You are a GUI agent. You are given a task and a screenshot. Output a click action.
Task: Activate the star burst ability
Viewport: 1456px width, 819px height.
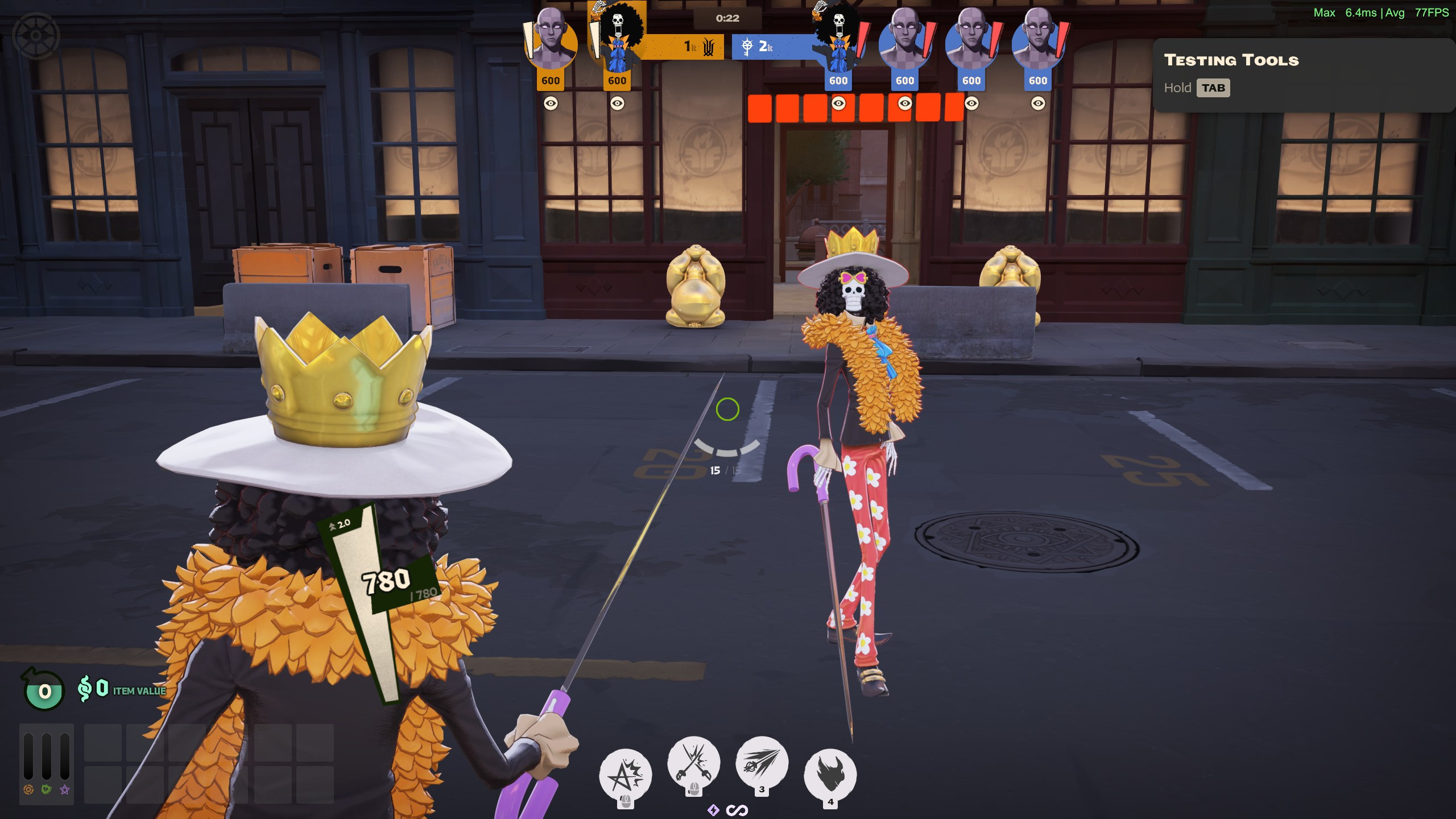(x=624, y=775)
